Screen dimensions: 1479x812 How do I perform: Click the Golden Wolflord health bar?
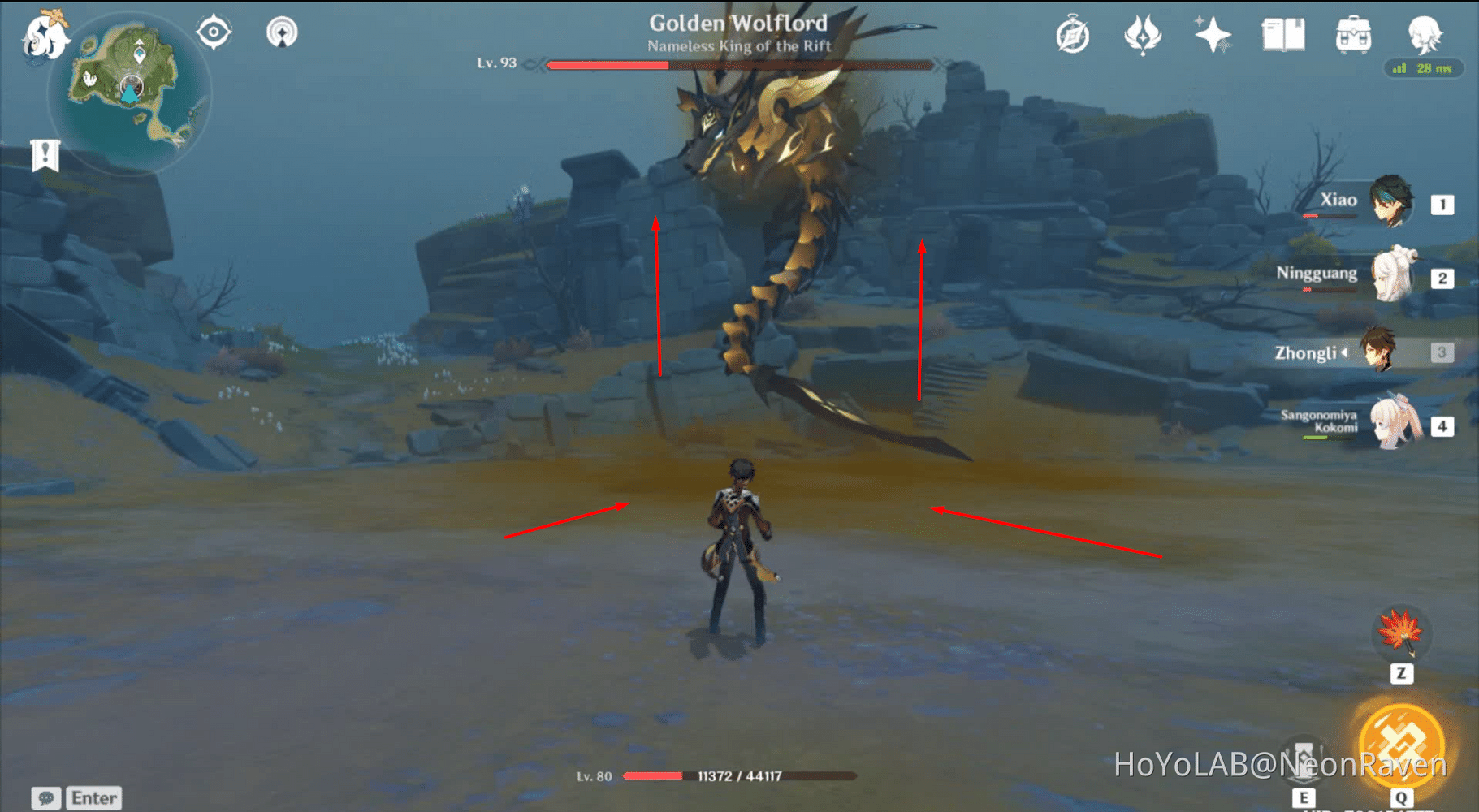click(x=739, y=63)
